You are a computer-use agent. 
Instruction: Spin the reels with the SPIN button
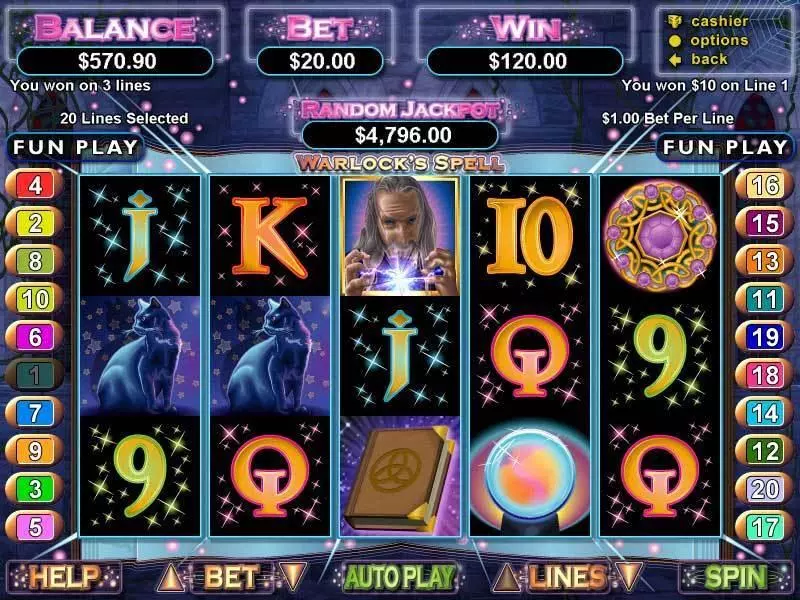pos(736,577)
